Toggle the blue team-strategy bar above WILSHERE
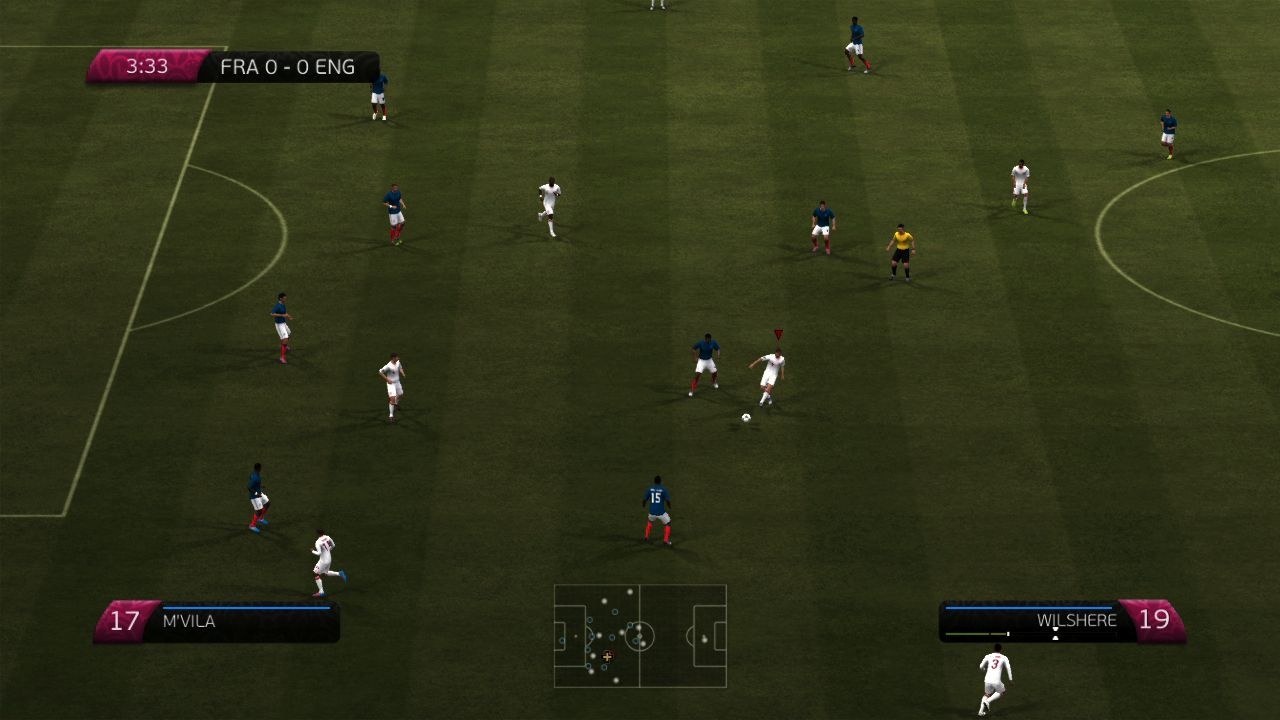1280x720 pixels. (1030, 608)
